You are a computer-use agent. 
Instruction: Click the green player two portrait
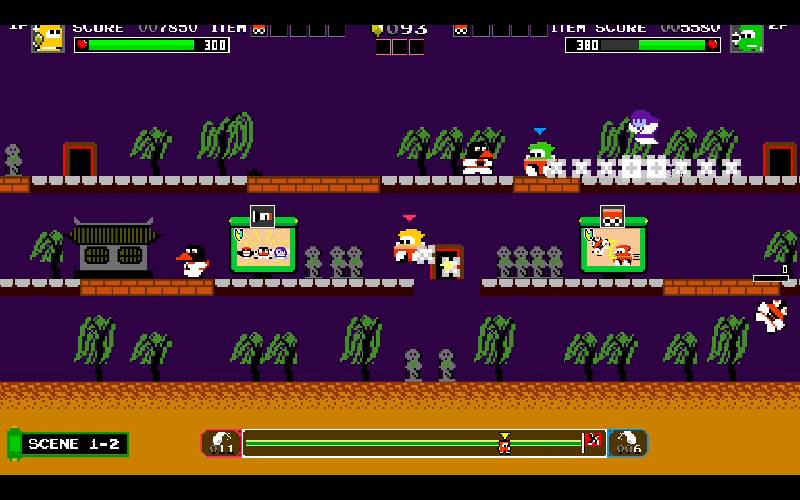tap(747, 38)
